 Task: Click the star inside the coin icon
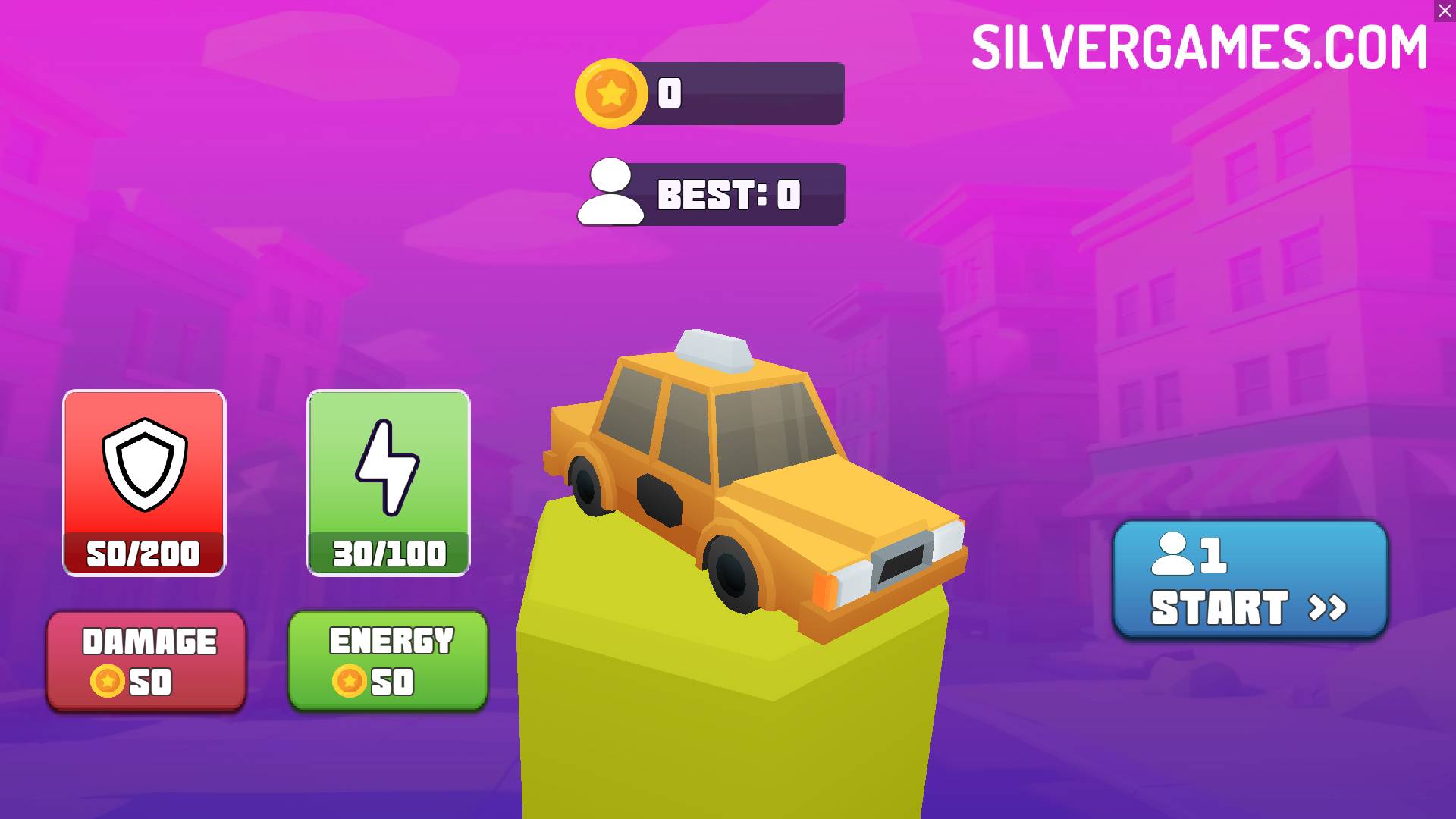point(611,93)
